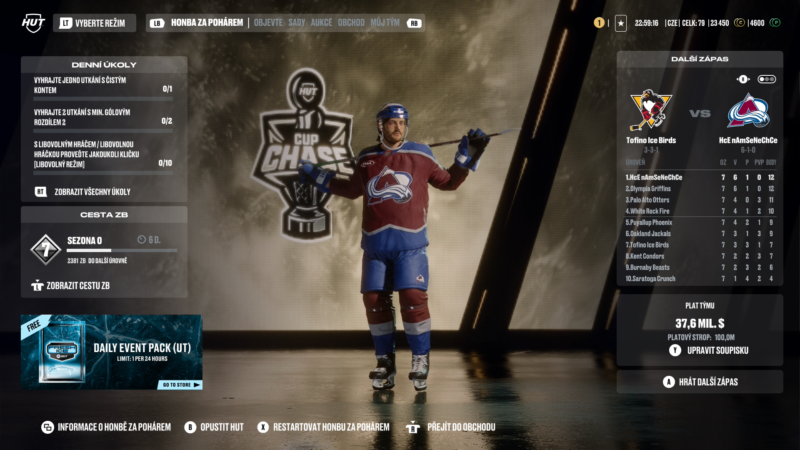The width and height of the screenshot is (800, 450).
Task: Open the Můj tým tab
Action: click(x=385, y=22)
